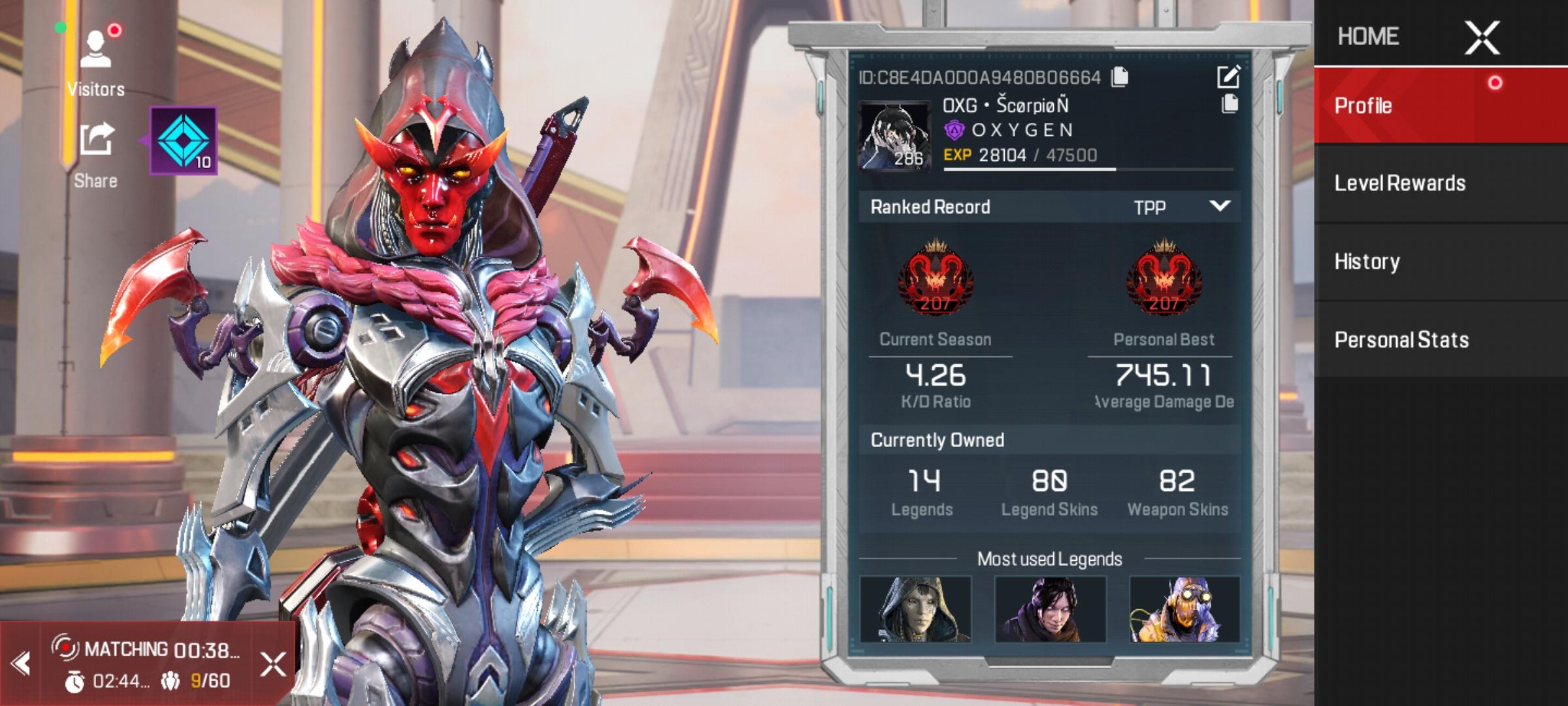Cancel matchmaking with the X button
This screenshot has width=1568, height=706.
point(272,664)
